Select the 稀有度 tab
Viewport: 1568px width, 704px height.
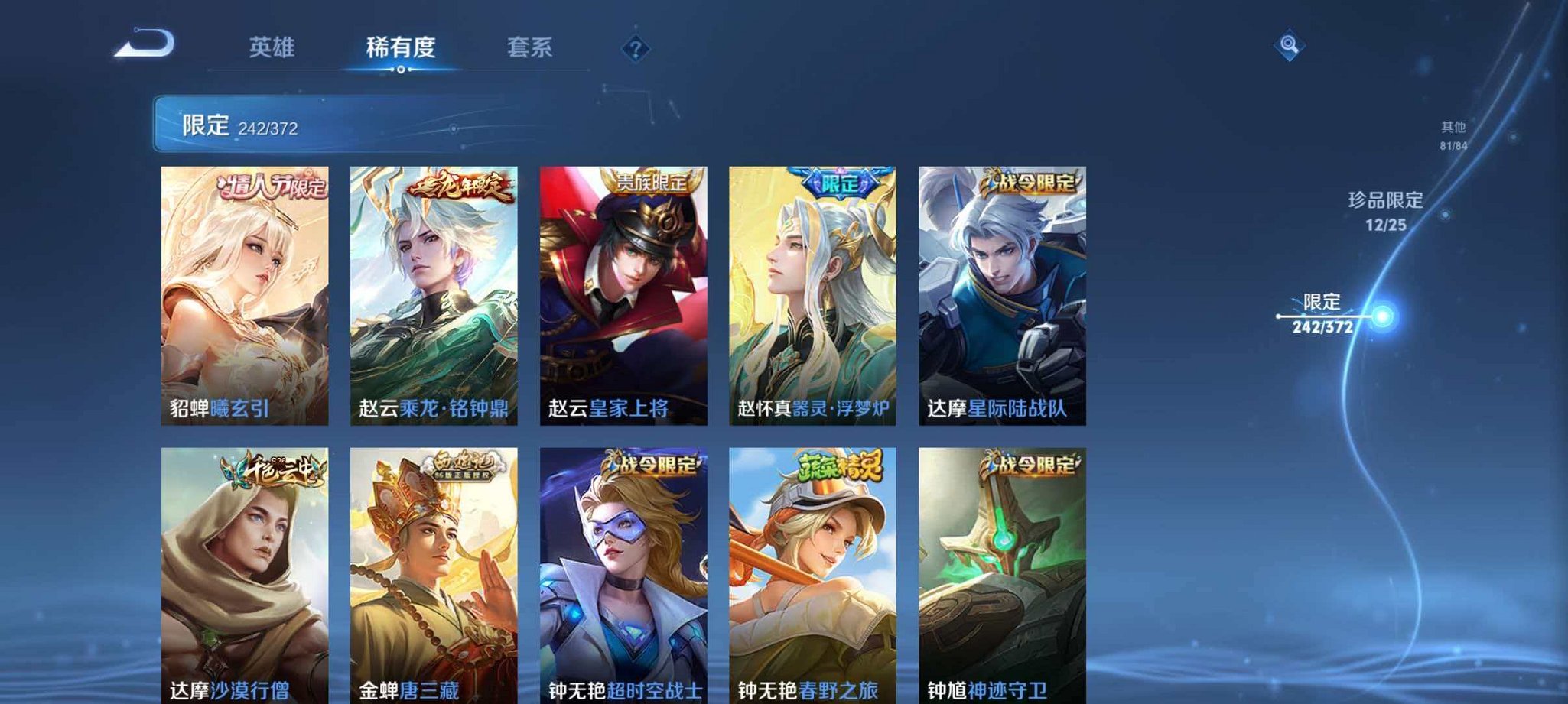coord(401,47)
